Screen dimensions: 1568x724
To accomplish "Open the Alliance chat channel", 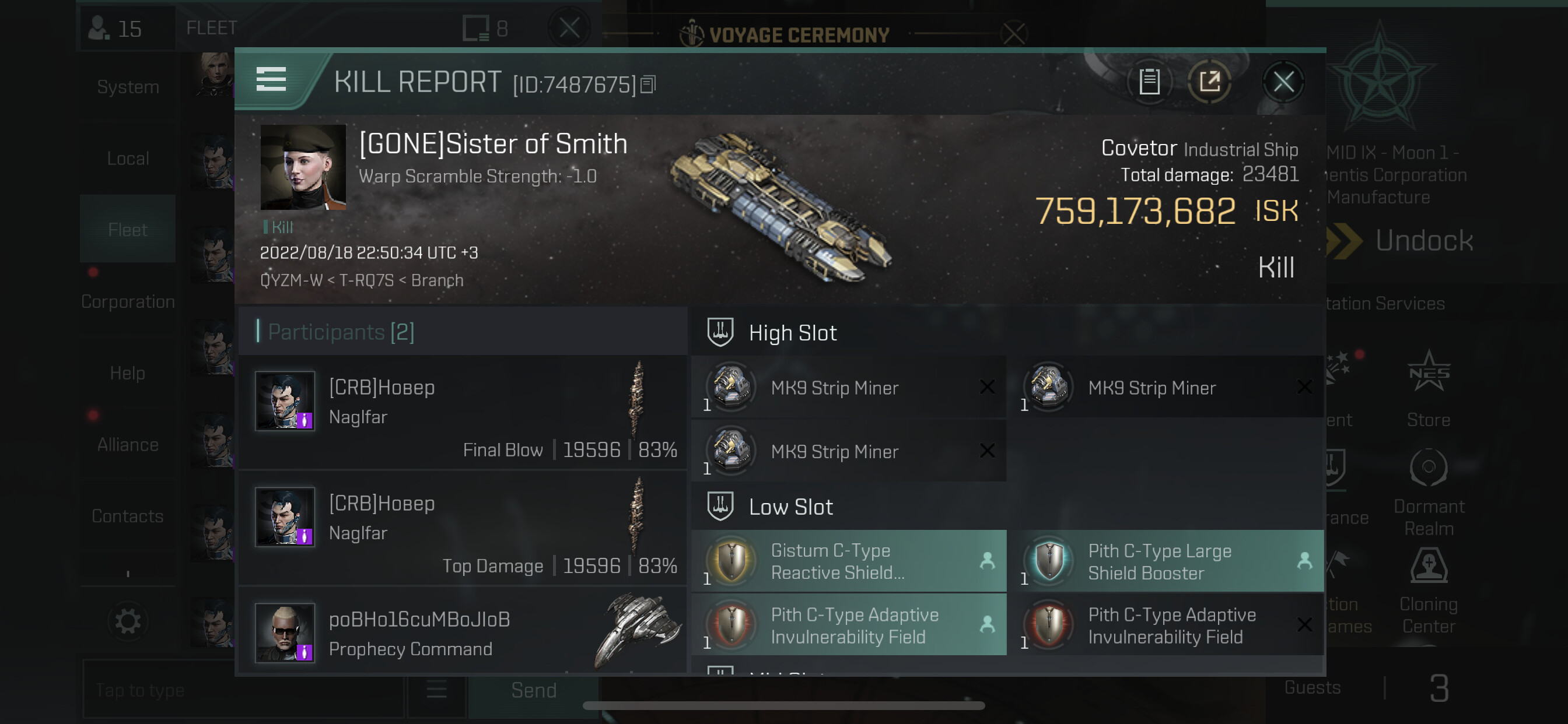I will tap(128, 445).
